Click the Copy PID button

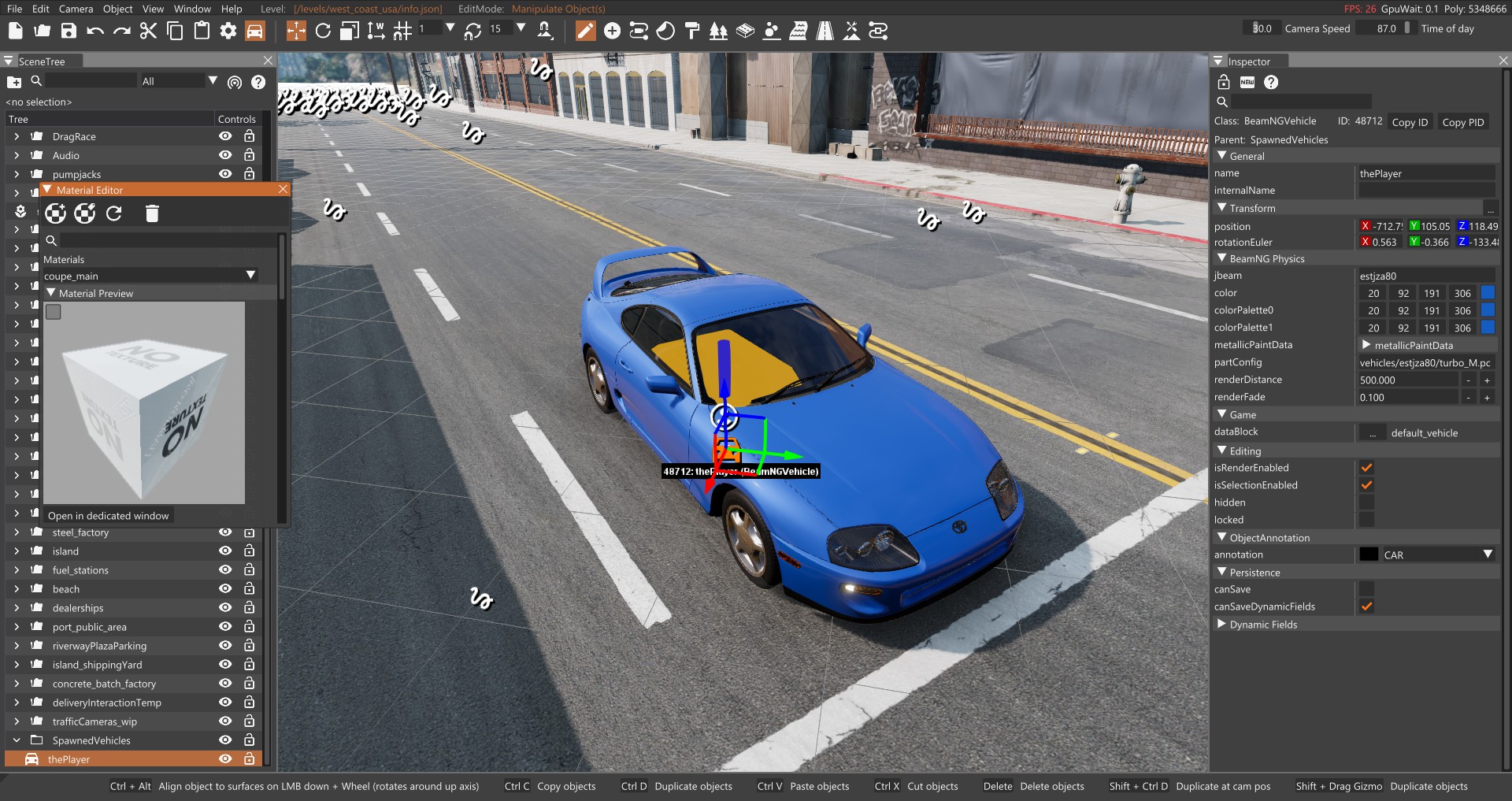pos(1462,122)
